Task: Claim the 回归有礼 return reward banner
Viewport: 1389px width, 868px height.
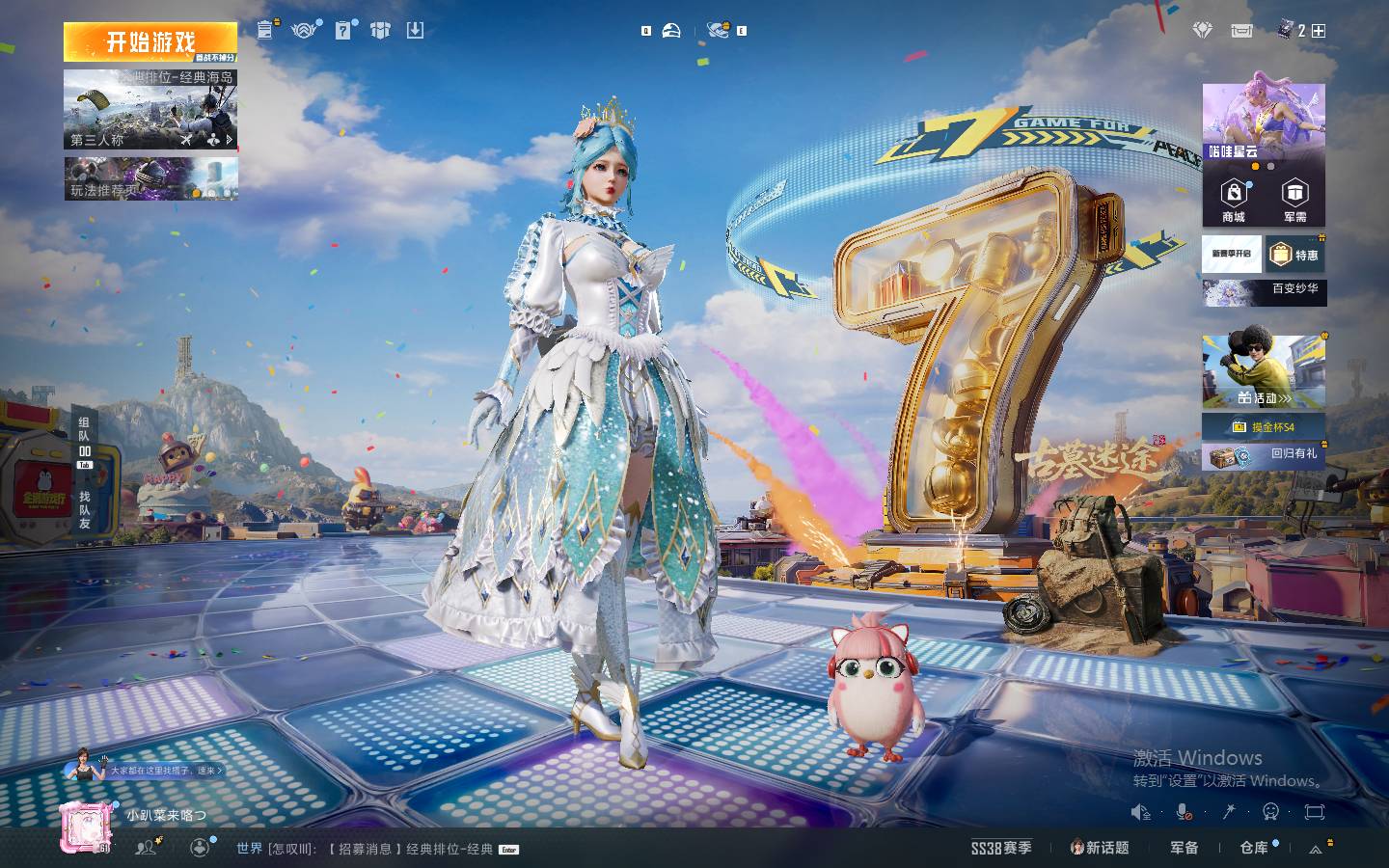Action: (1264, 455)
